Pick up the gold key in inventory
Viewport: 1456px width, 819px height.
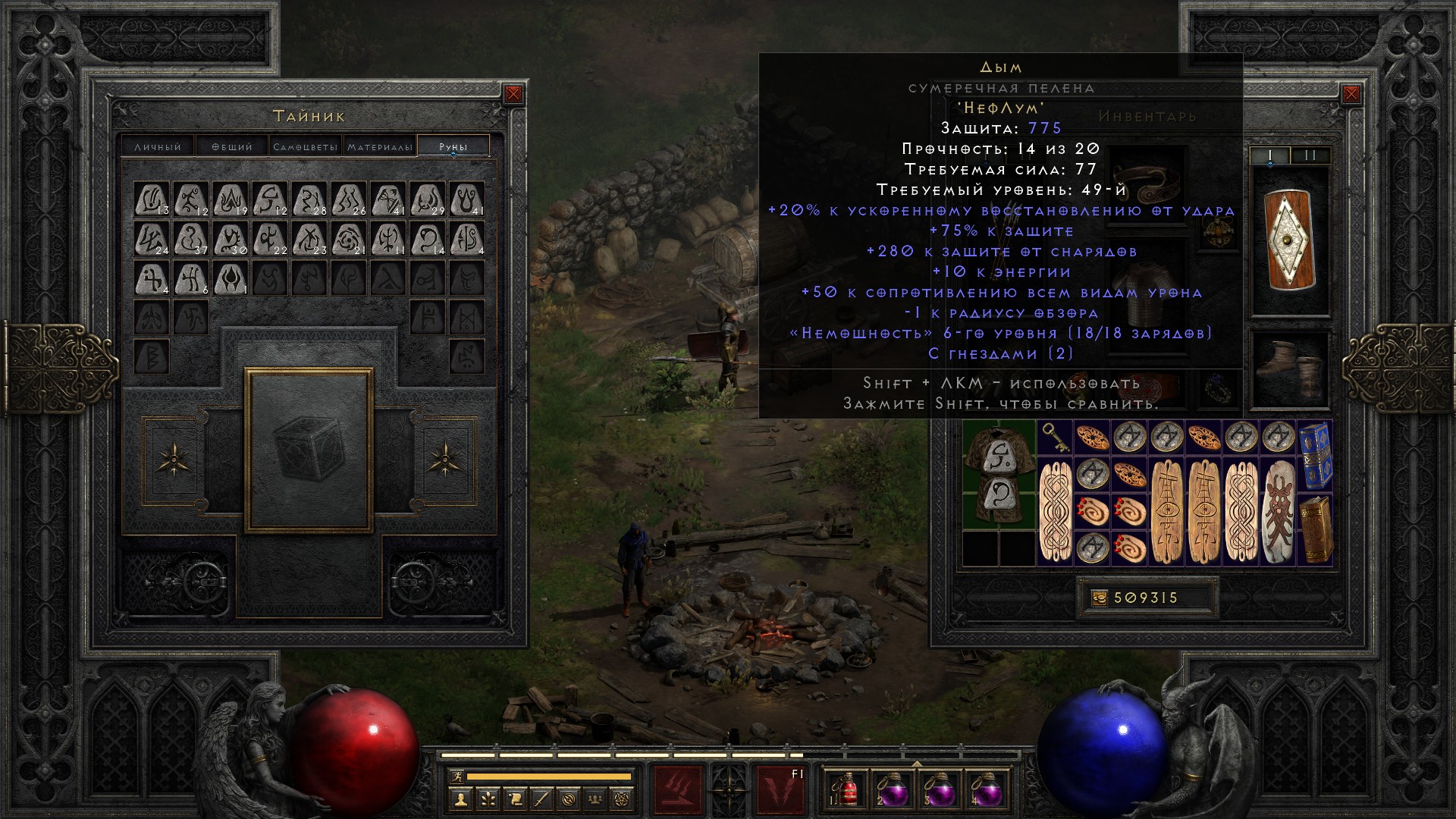coord(1054,438)
